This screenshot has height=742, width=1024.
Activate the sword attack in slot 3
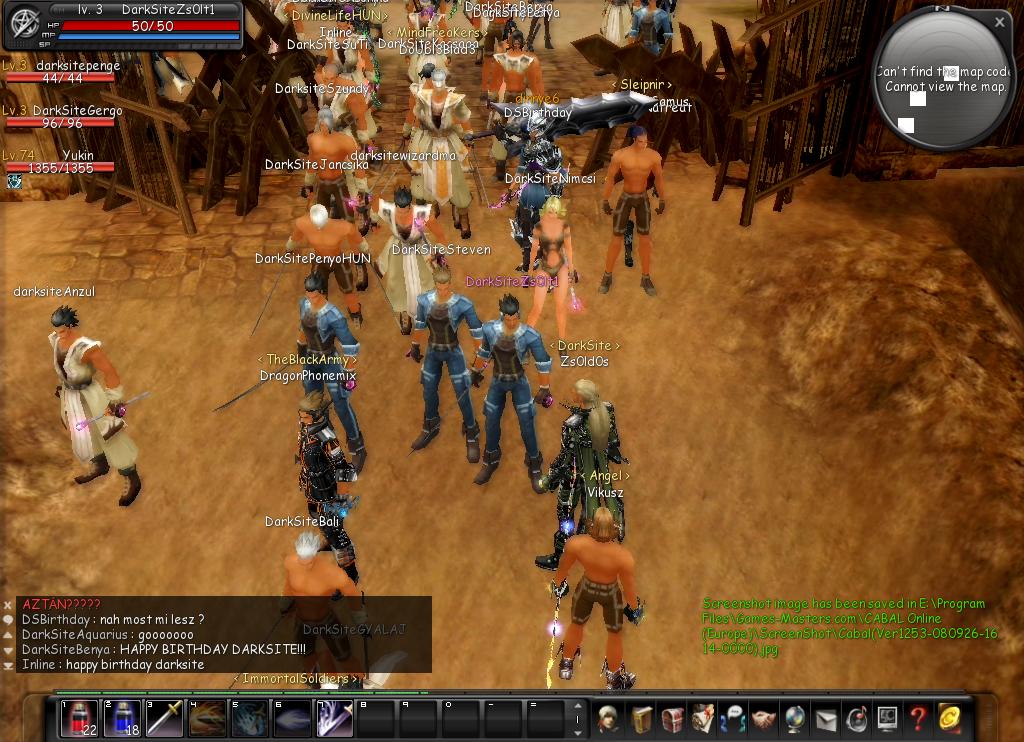coord(165,719)
